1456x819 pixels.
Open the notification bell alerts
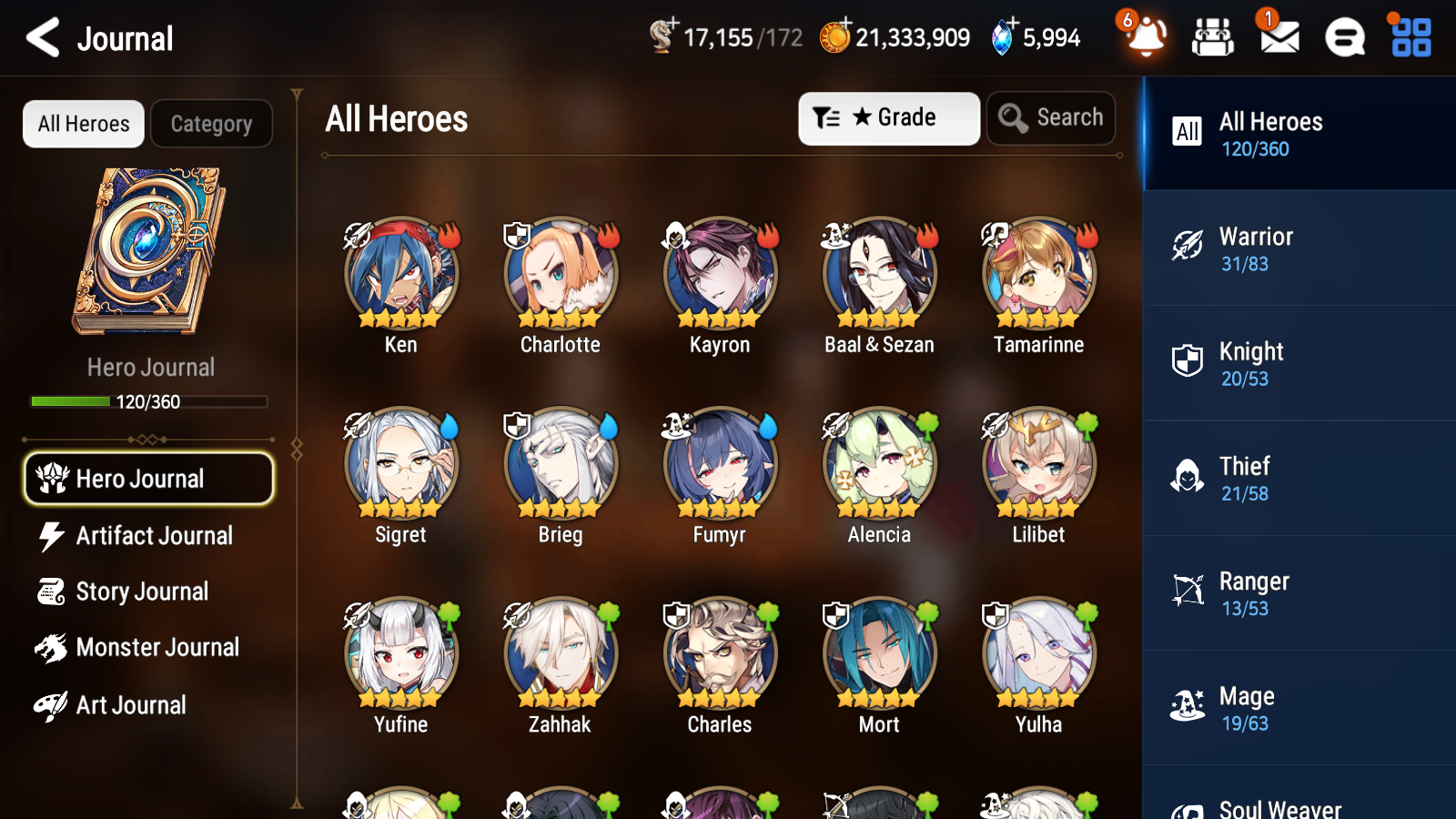point(1146,38)
